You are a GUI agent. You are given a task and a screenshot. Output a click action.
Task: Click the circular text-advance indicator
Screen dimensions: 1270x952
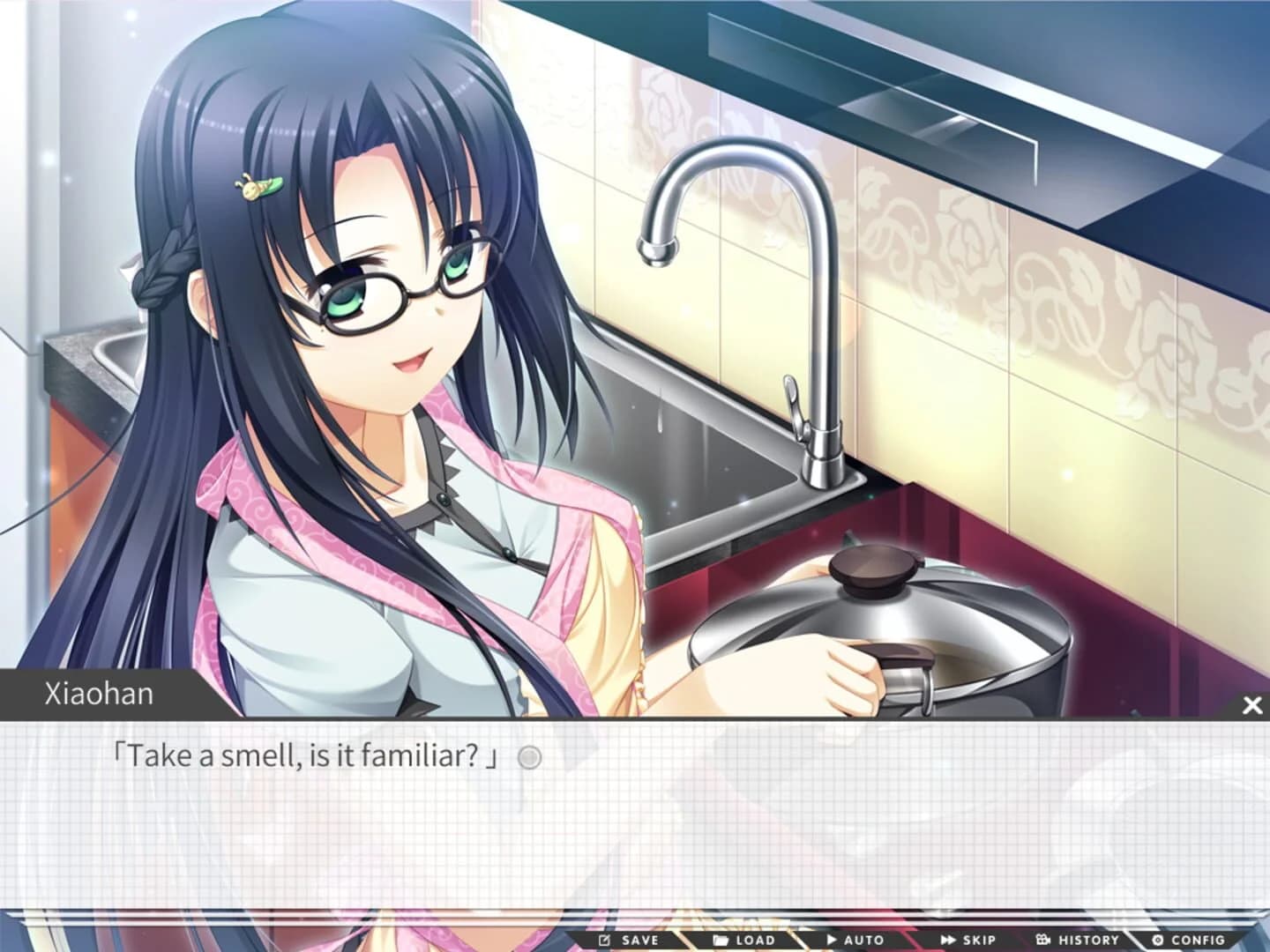530,755
